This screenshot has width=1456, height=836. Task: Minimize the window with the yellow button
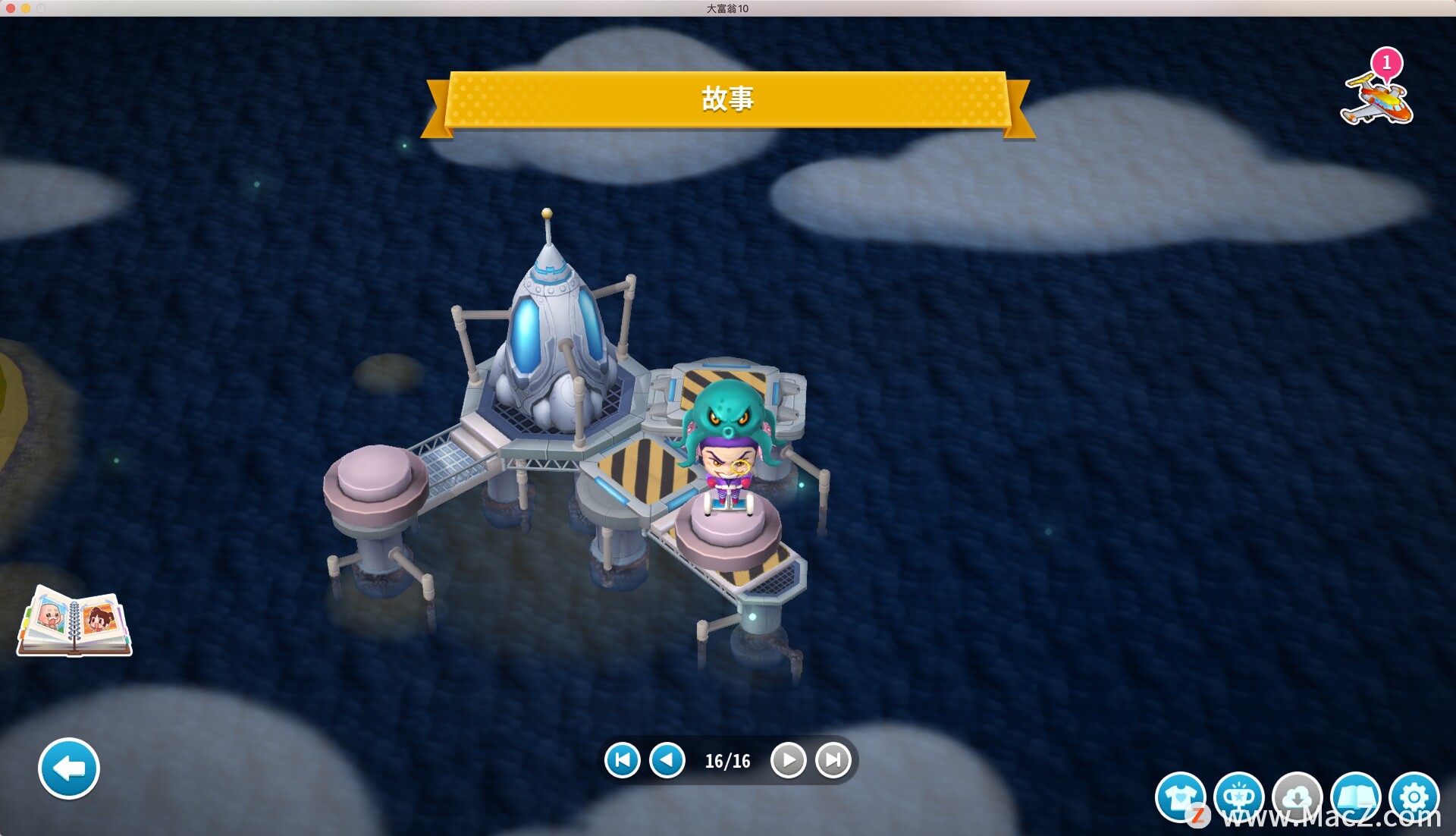[26, 8]
